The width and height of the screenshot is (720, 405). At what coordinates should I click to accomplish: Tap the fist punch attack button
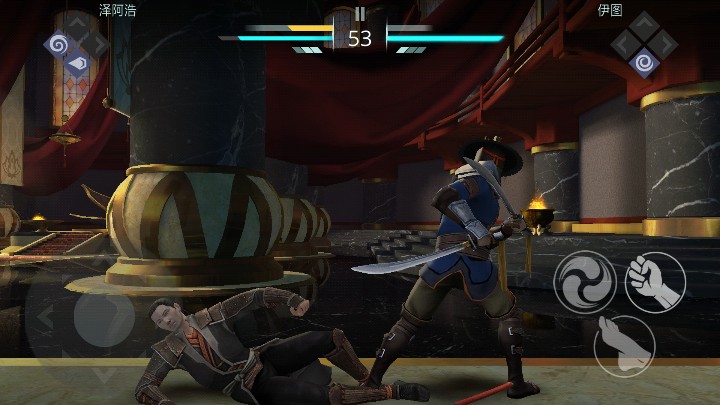[x=655, y=282]
